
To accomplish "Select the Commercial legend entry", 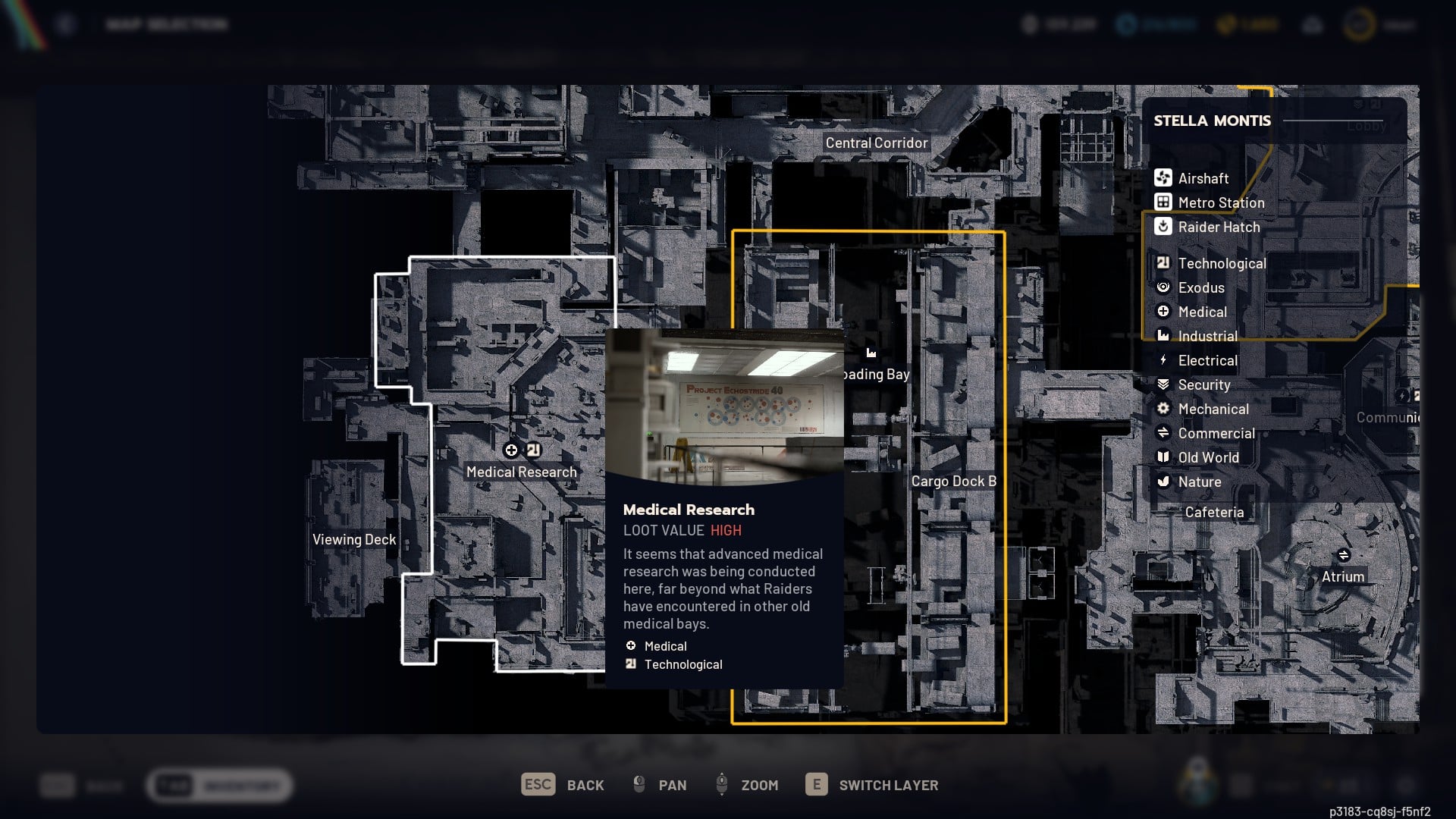I will point(1216,433).
